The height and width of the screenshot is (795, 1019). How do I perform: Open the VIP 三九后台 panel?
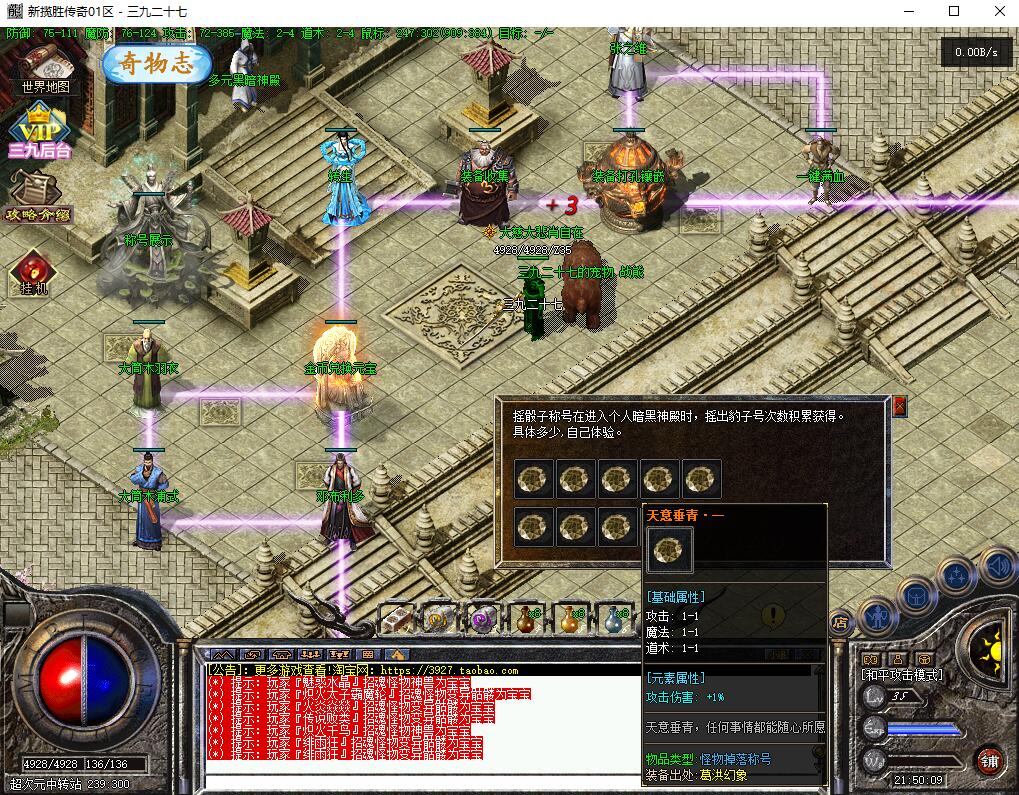click(40, 130)
